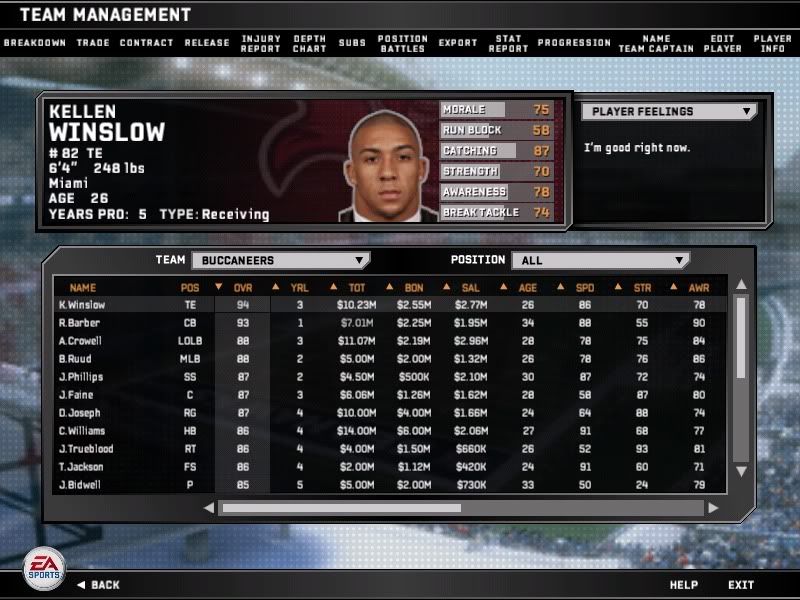Click Exit at the bottom right
The height and width of the screenshot is (600, 800).
(741, 585)
